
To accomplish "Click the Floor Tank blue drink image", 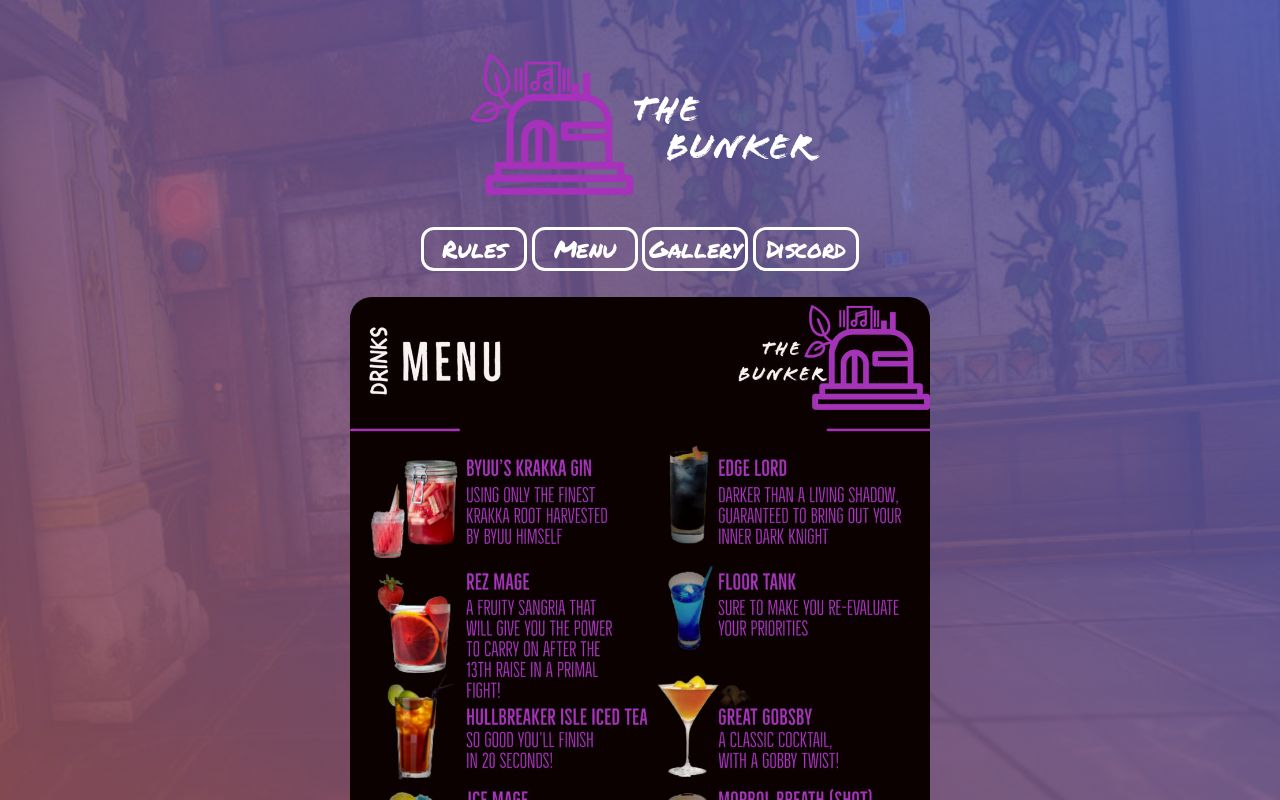I will tap(688, 608).
